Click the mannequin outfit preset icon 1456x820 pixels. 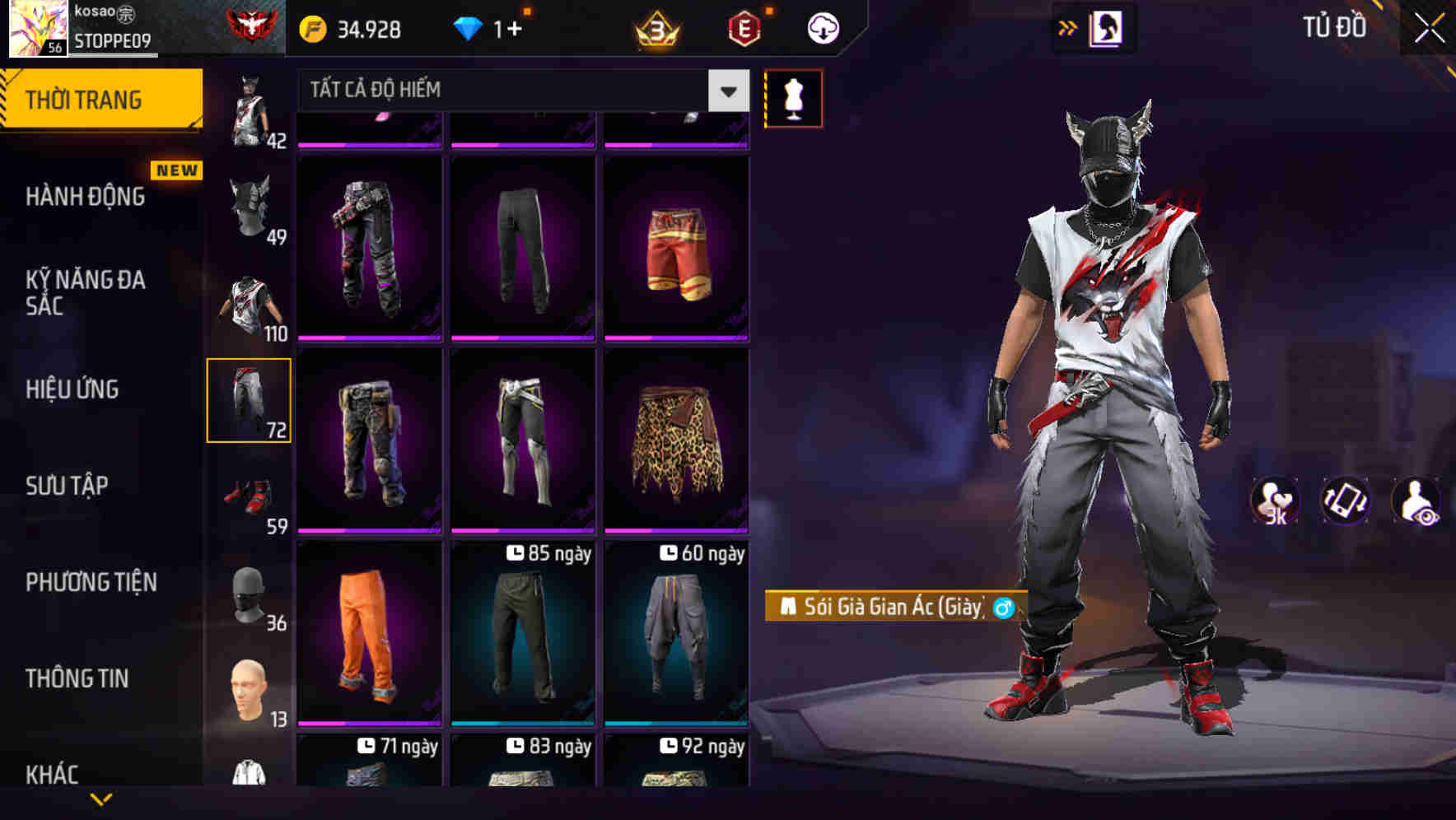(793, 98)
